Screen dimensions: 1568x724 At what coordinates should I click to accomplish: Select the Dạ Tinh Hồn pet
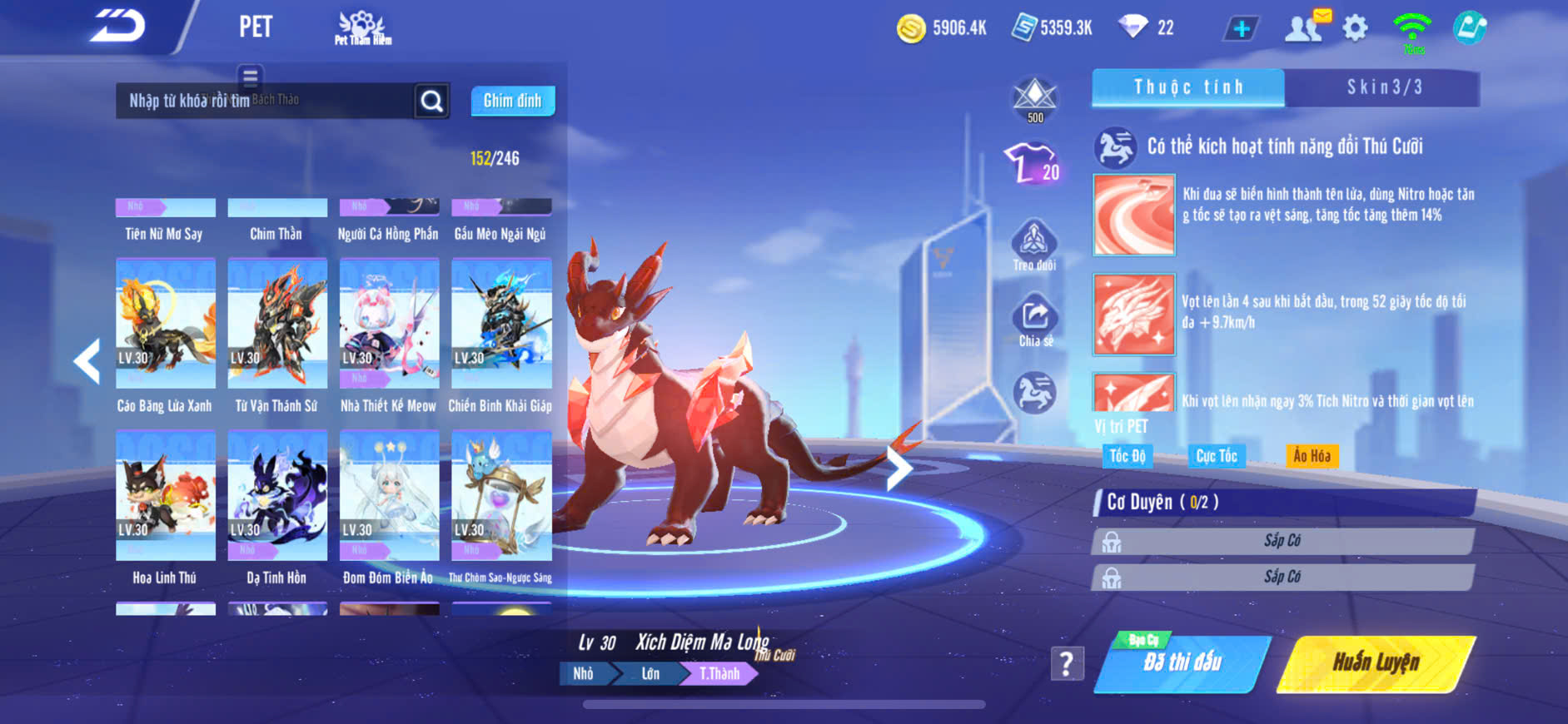pyautogui.click(x=276, y=496)
